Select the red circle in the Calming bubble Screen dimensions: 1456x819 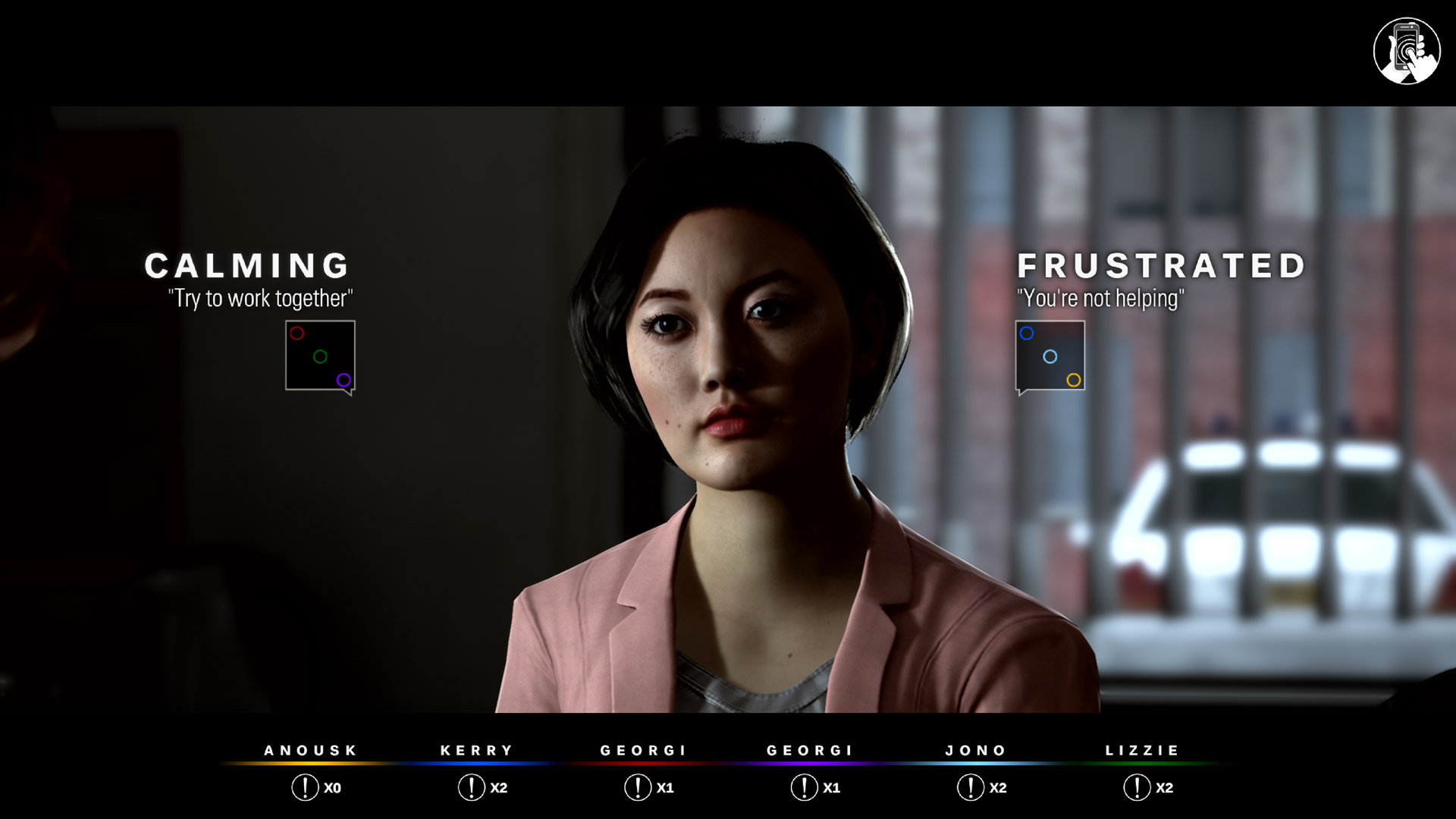click(297, 334)
